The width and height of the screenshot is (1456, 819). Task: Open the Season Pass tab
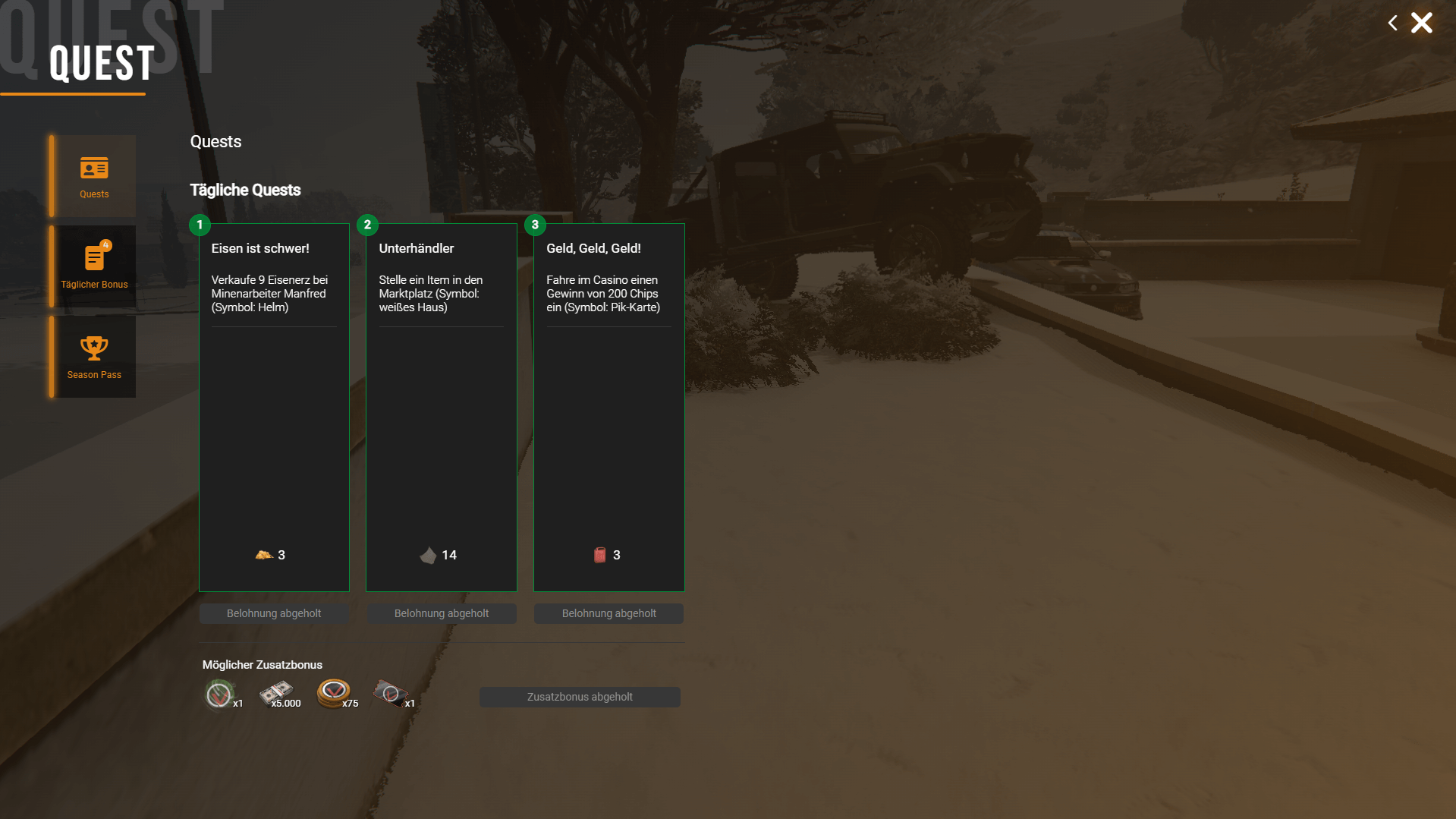(x=93, y=357)
